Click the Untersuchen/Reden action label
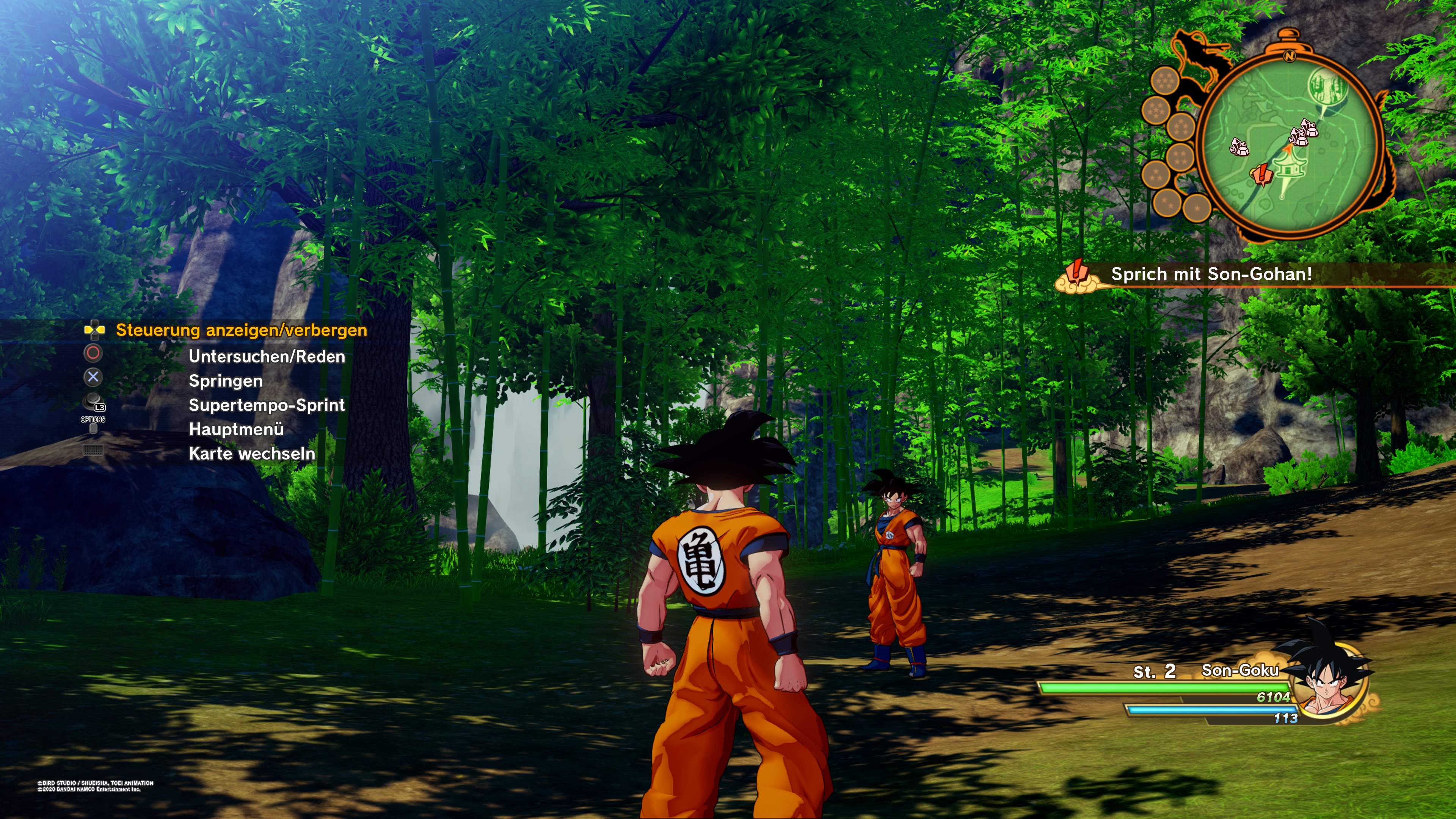The image size is (1456, 819). pos(267,357)
